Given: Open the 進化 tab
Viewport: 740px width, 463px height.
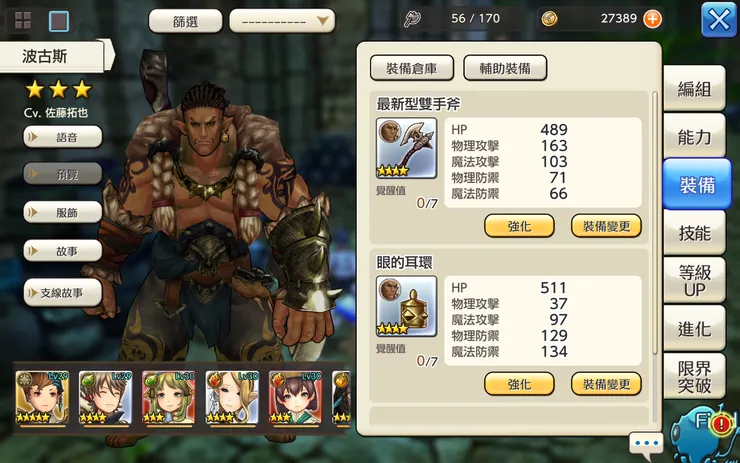Looking at the screenshot, I should pos(694,329).
